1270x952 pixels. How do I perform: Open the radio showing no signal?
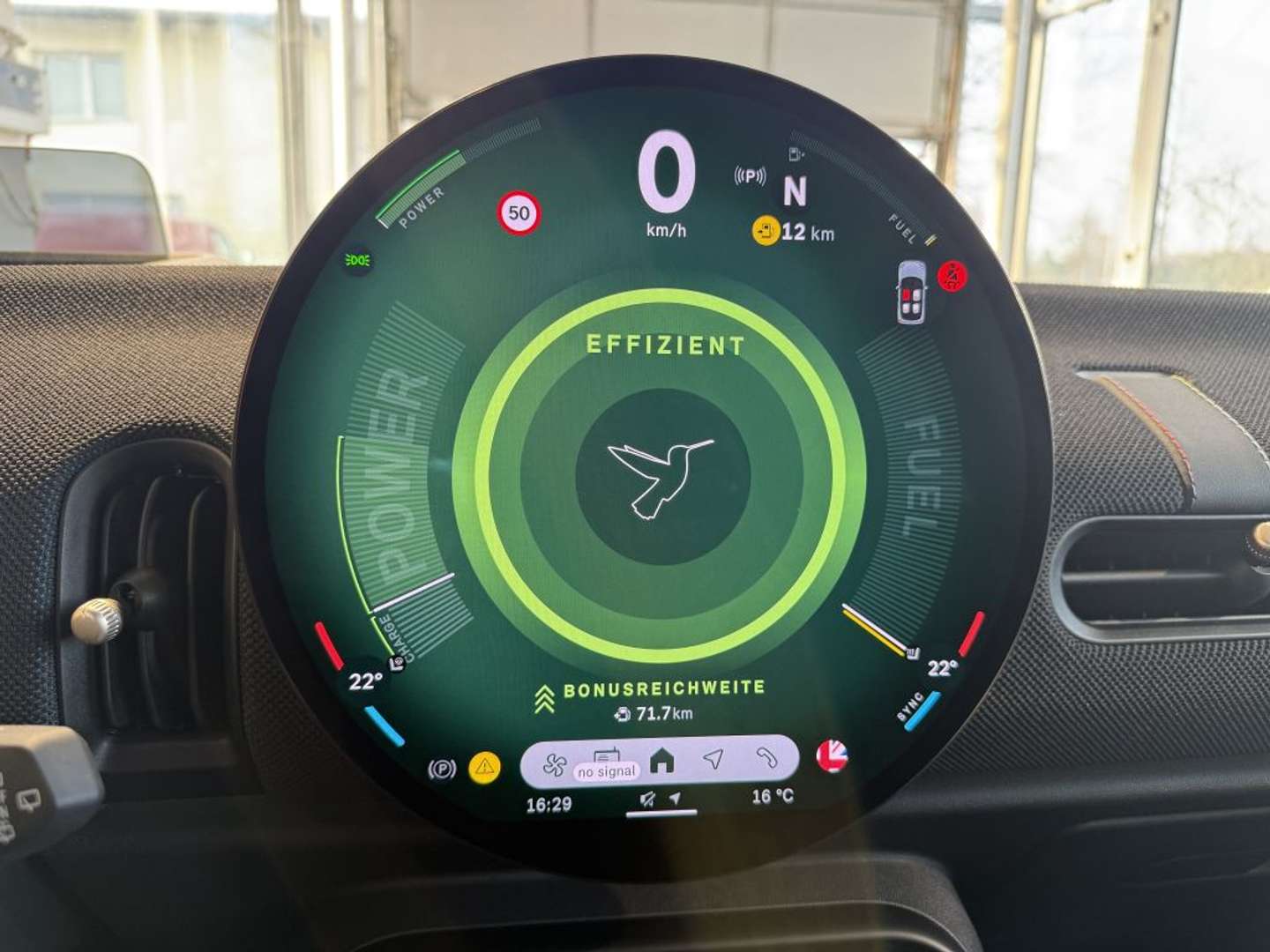coord(607,763)
